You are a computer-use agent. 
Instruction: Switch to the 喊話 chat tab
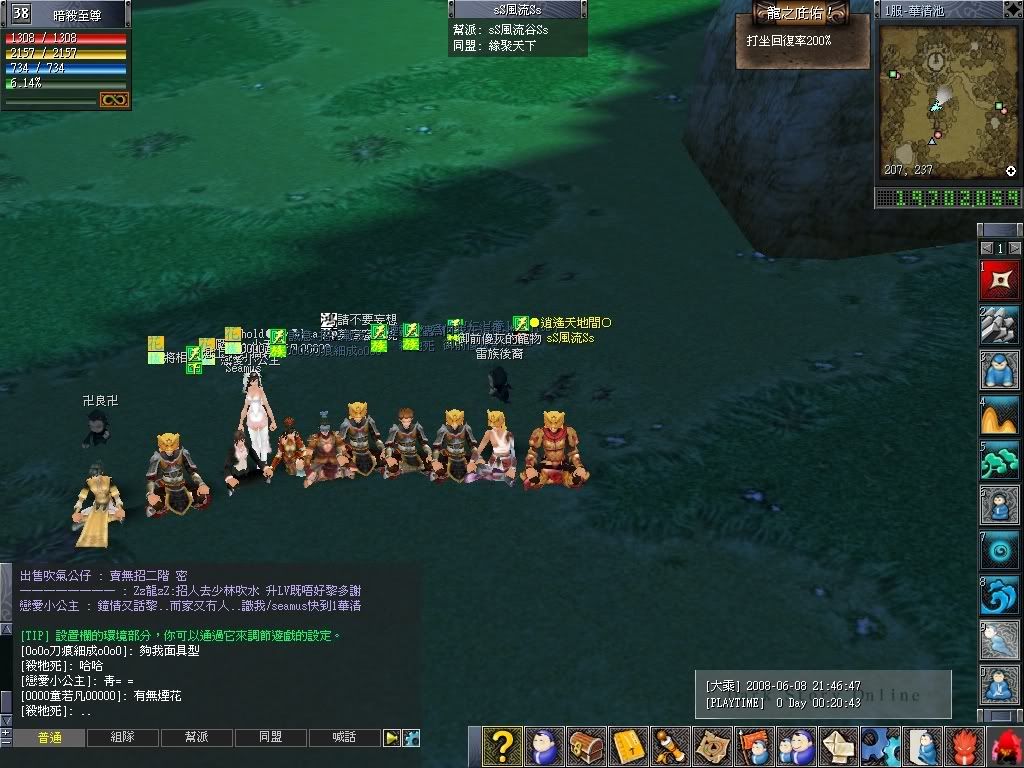[345, 738]
